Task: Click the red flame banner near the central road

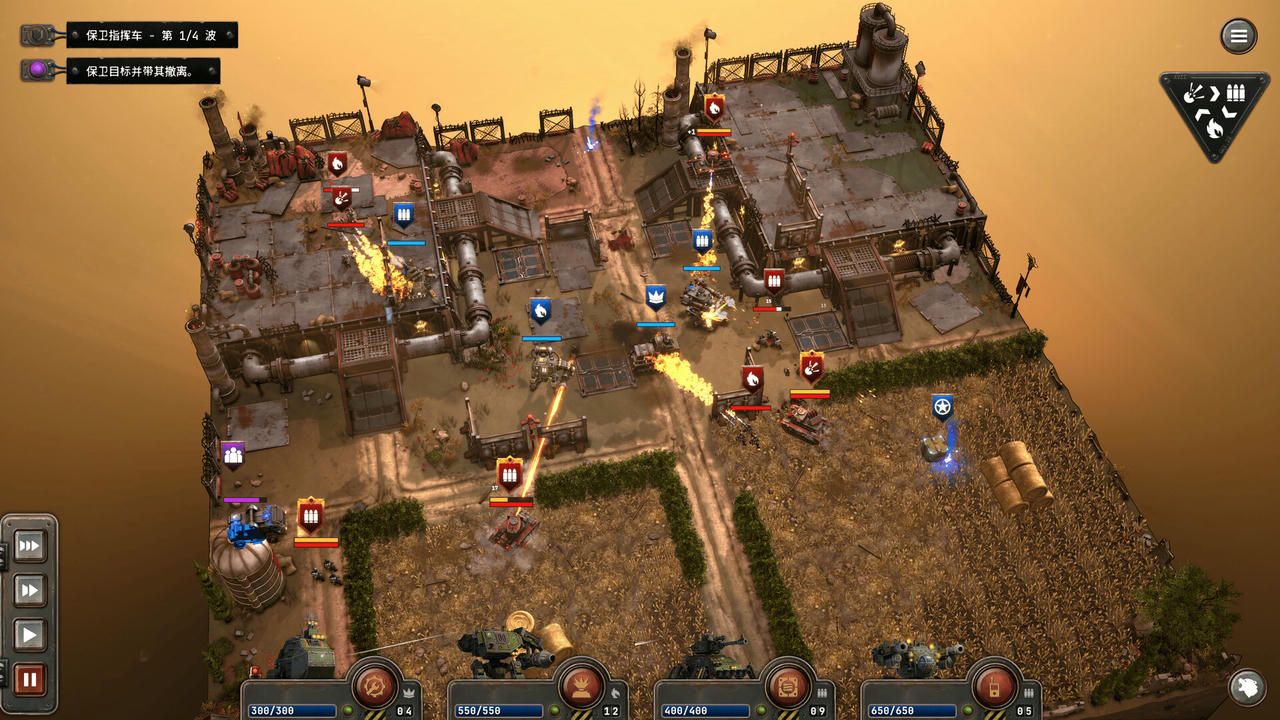Action: [750, 378]
